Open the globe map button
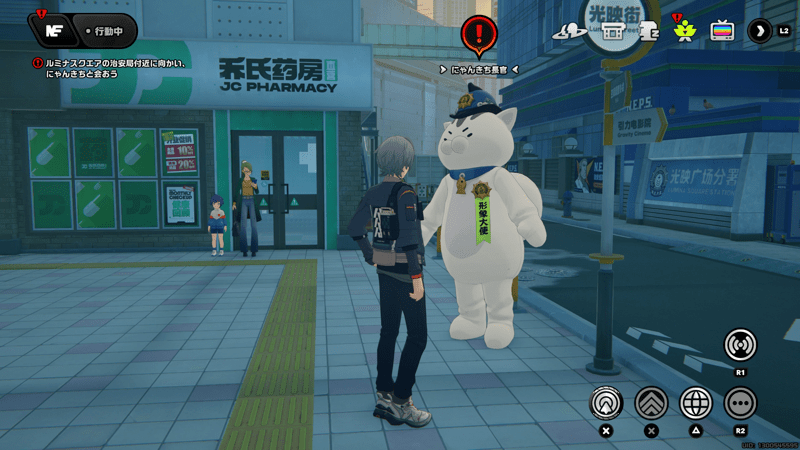This screenshot has height=450, width=800. pos(696,403)
